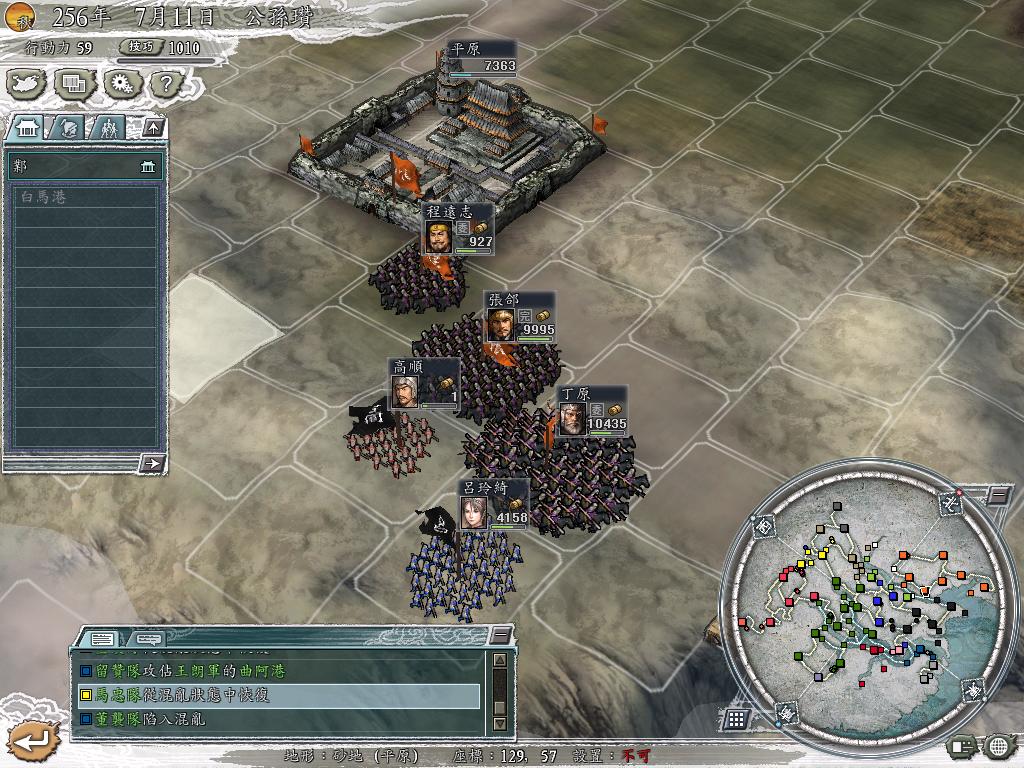Viewport: 1024px width, 768px height.
Task: Switch to the city building list tab
Action: [x=27, y=127]
